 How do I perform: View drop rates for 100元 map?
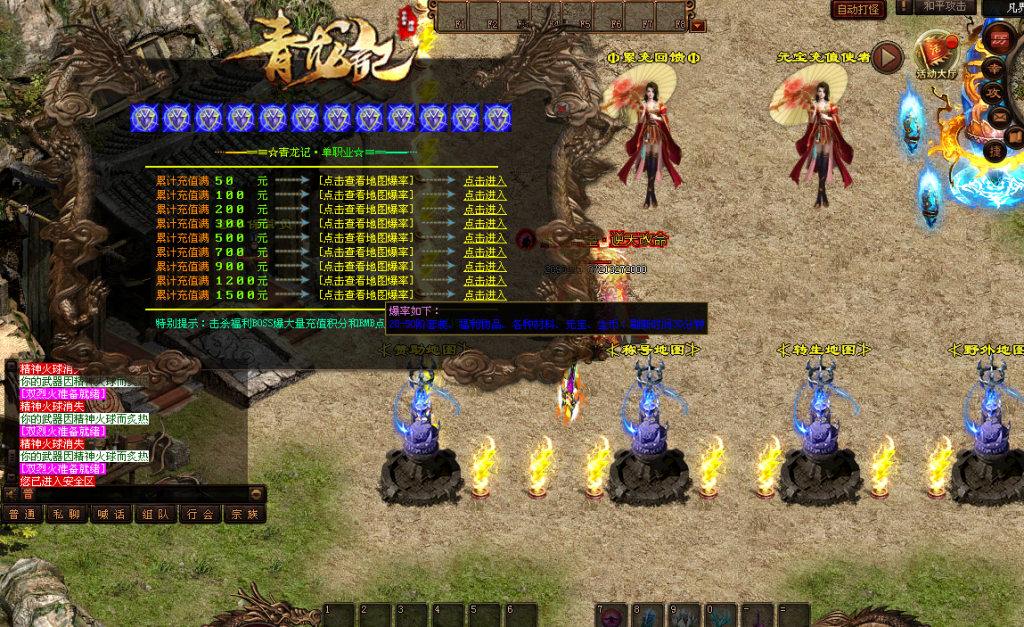pyautogui.click(x=366, y=195)
